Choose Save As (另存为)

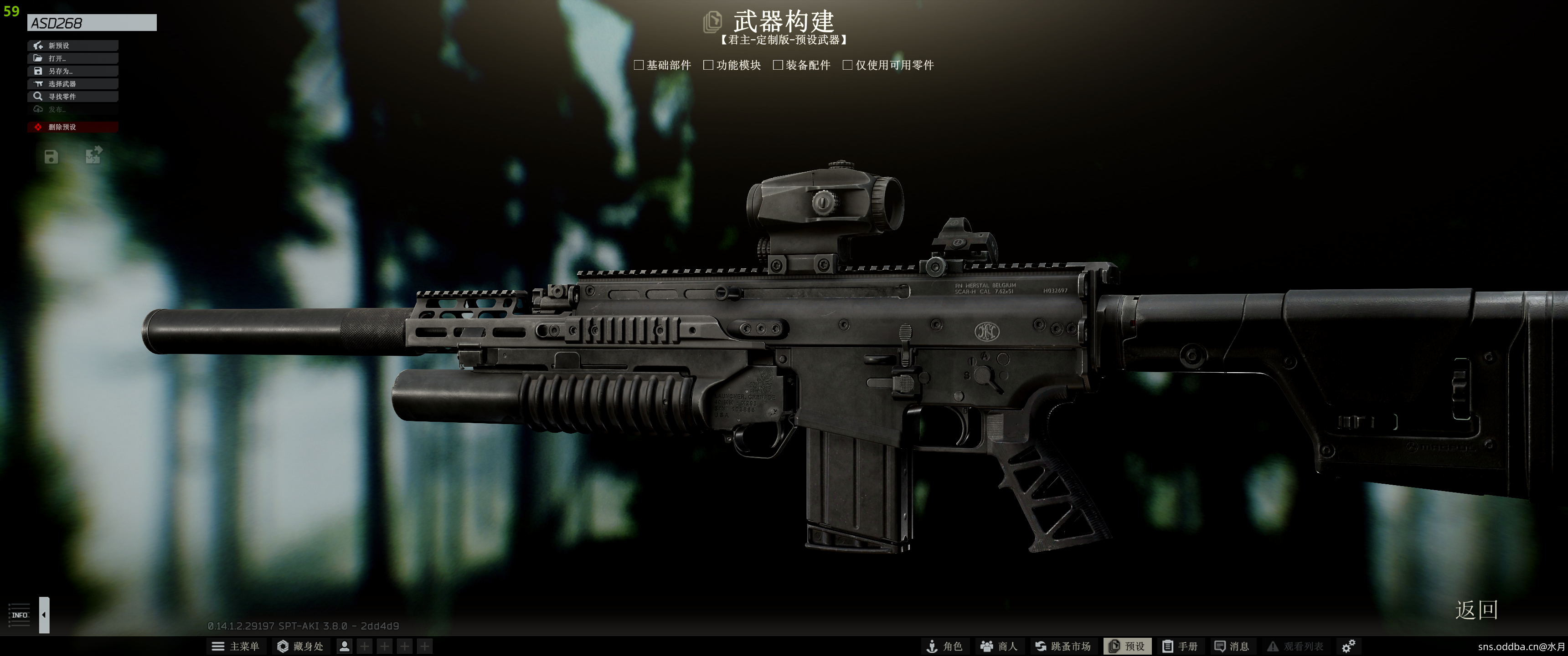(x=72, y=71)
